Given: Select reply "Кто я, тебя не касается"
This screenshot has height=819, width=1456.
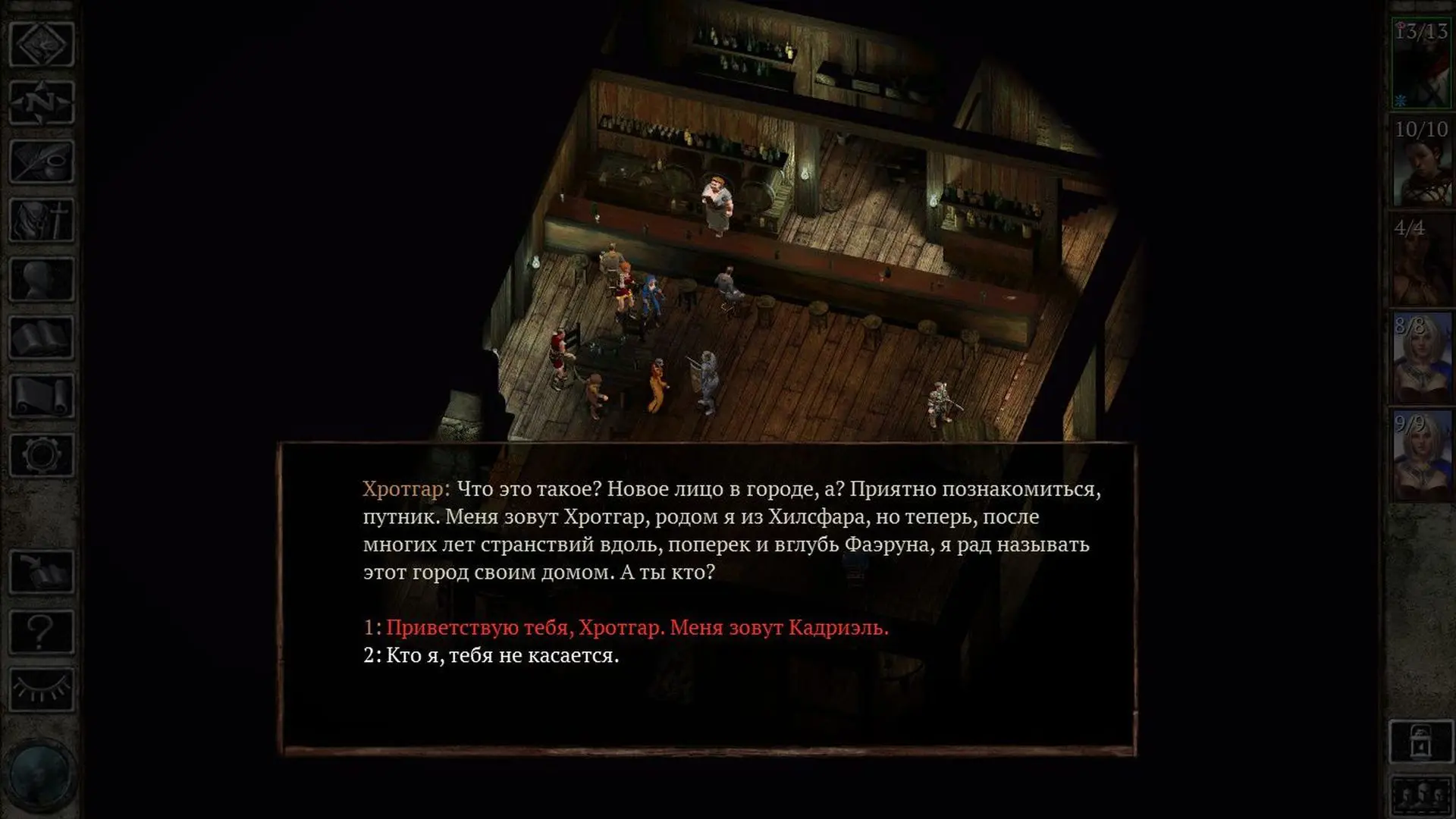Looking at the screenshot, I should pos(502,655).
